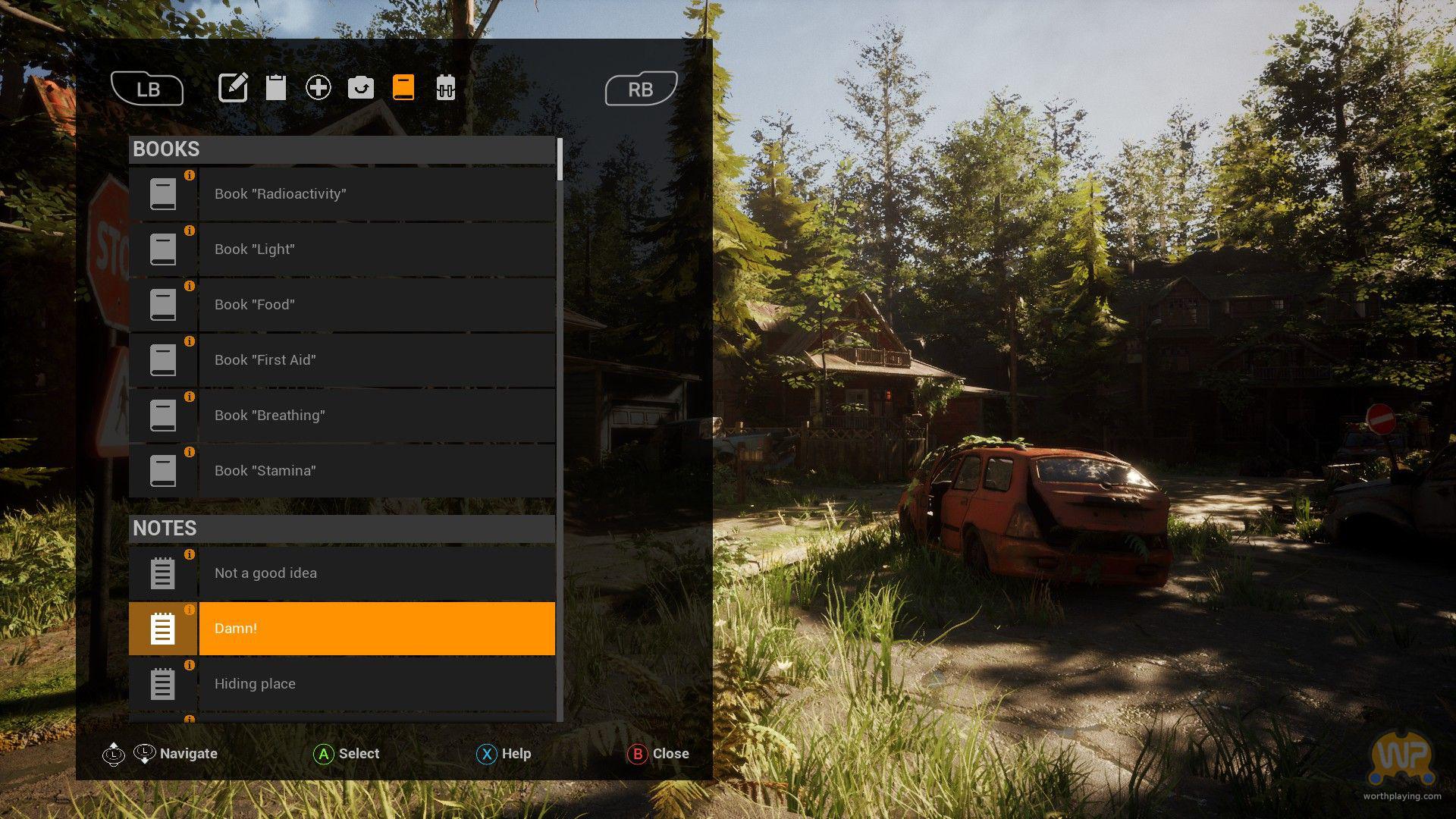Open the medical cross tab

(318, 88)
